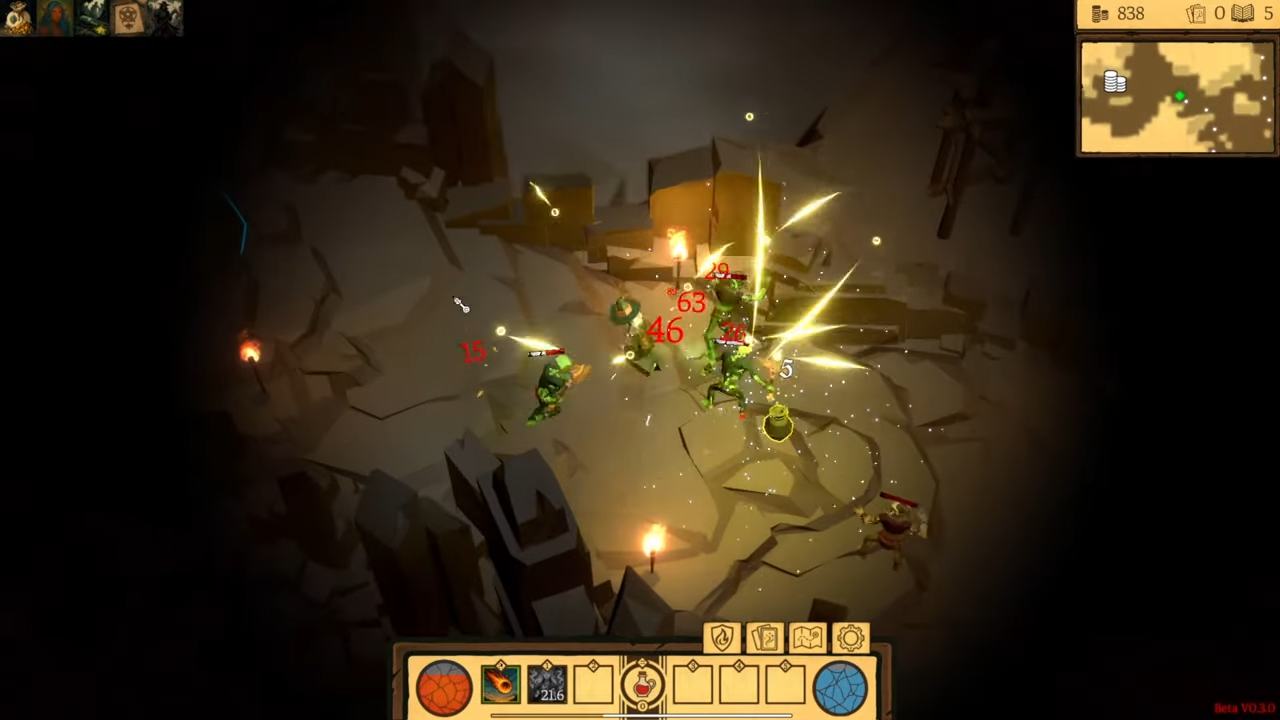Image resolution: width=1280 pixels, height=720 pixels.
Task: Open the folded map screen button
Action: [x=808, y=638]
